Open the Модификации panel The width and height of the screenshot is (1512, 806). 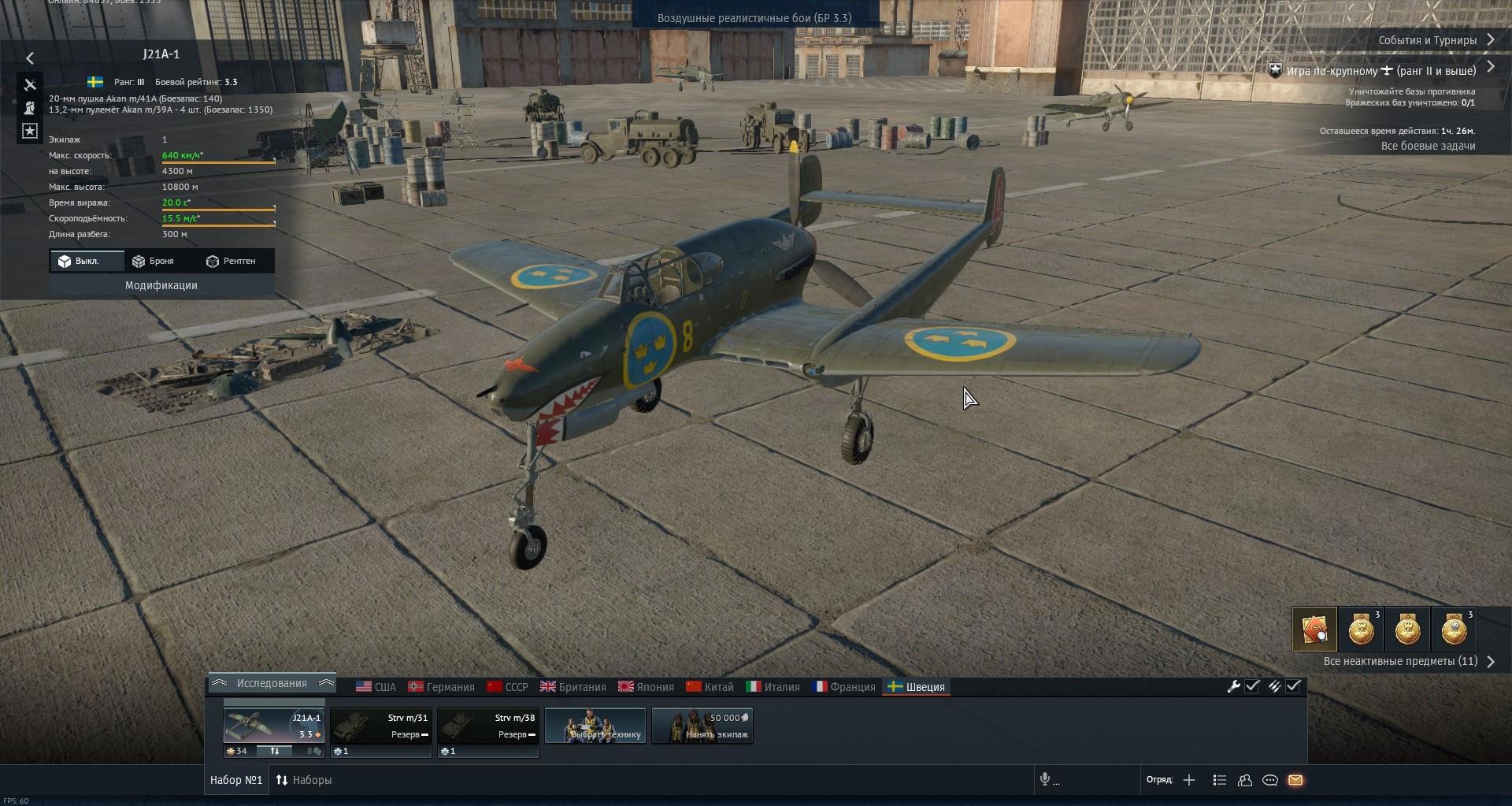[x=161, y=285]
